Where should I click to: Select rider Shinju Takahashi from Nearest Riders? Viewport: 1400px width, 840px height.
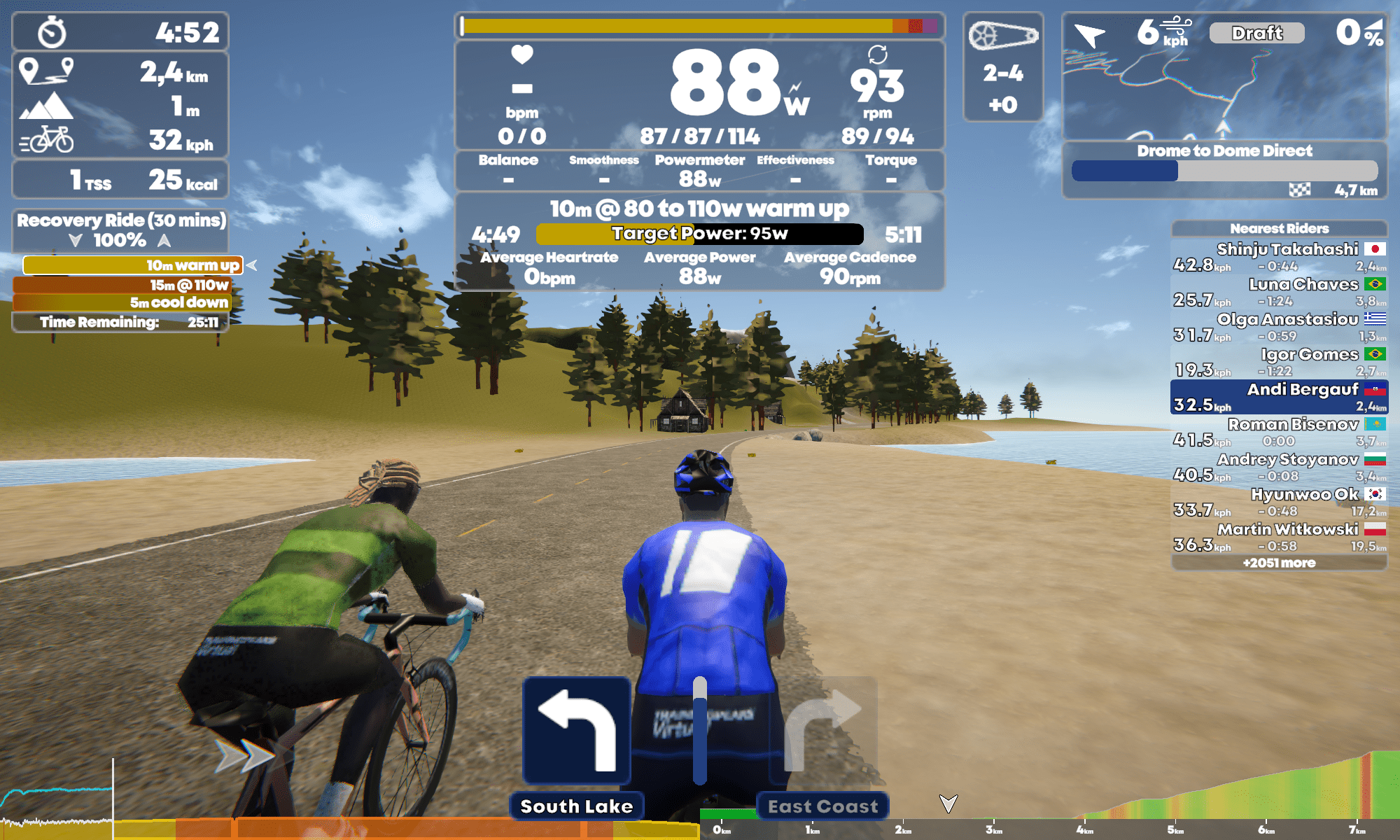coord(1279,256)
